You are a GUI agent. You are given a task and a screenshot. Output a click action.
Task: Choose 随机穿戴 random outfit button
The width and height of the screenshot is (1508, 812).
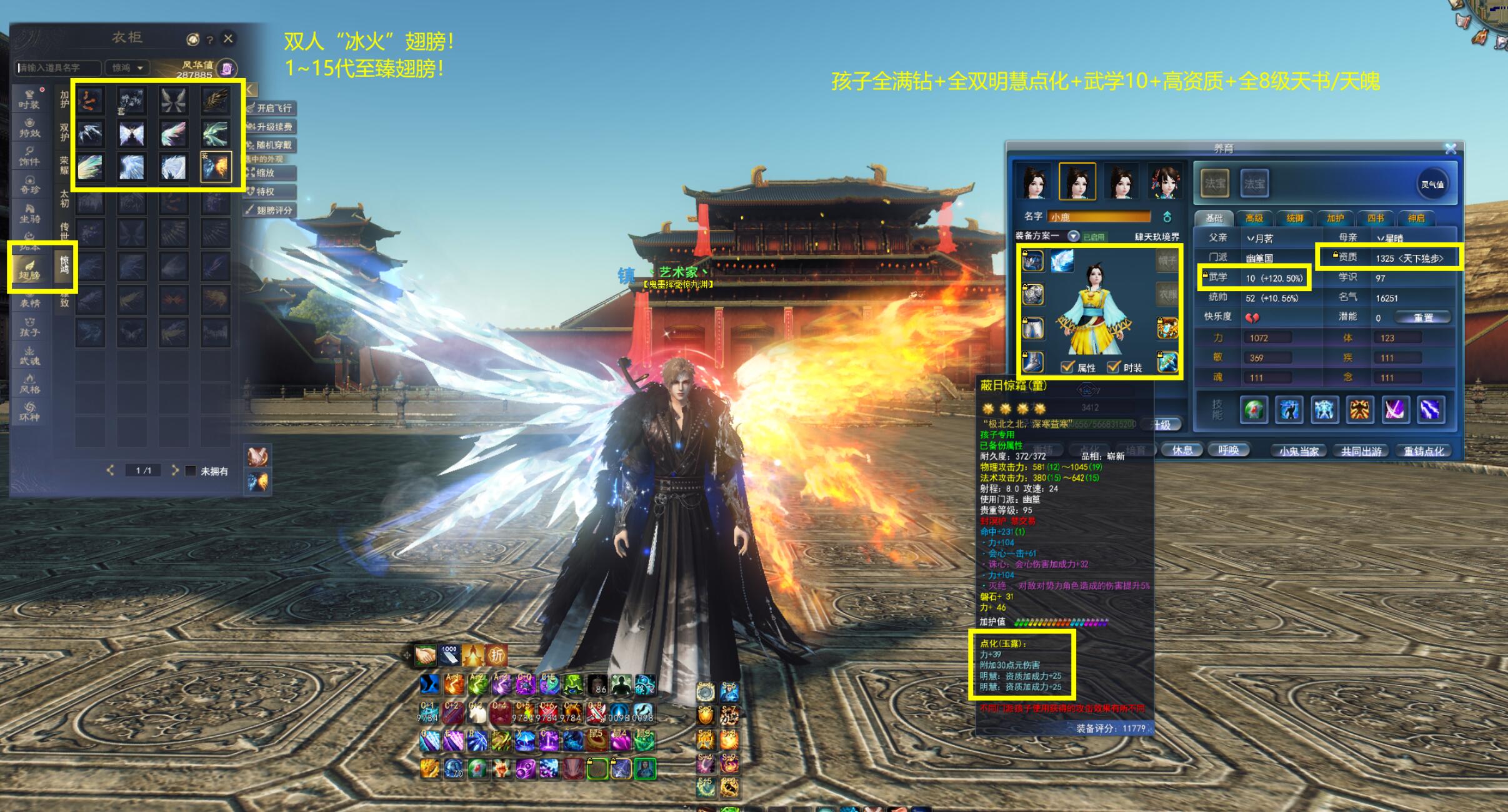(x=270, y=145)
